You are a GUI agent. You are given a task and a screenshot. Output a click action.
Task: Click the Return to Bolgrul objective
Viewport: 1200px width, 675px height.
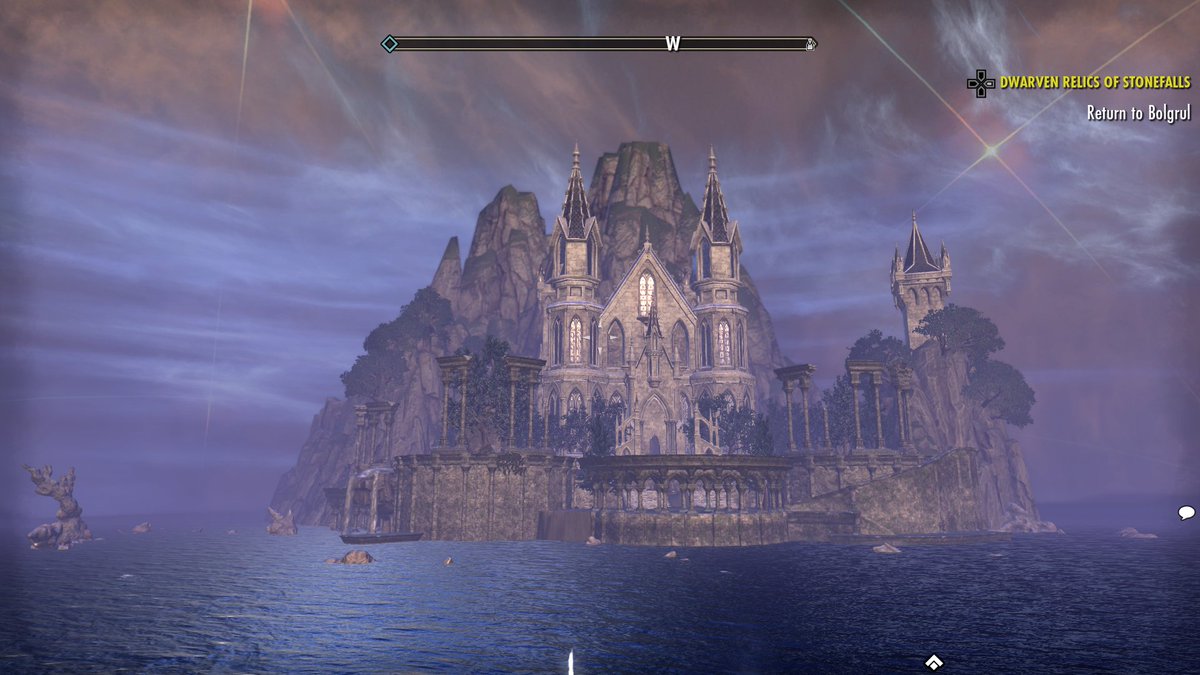1138,113
